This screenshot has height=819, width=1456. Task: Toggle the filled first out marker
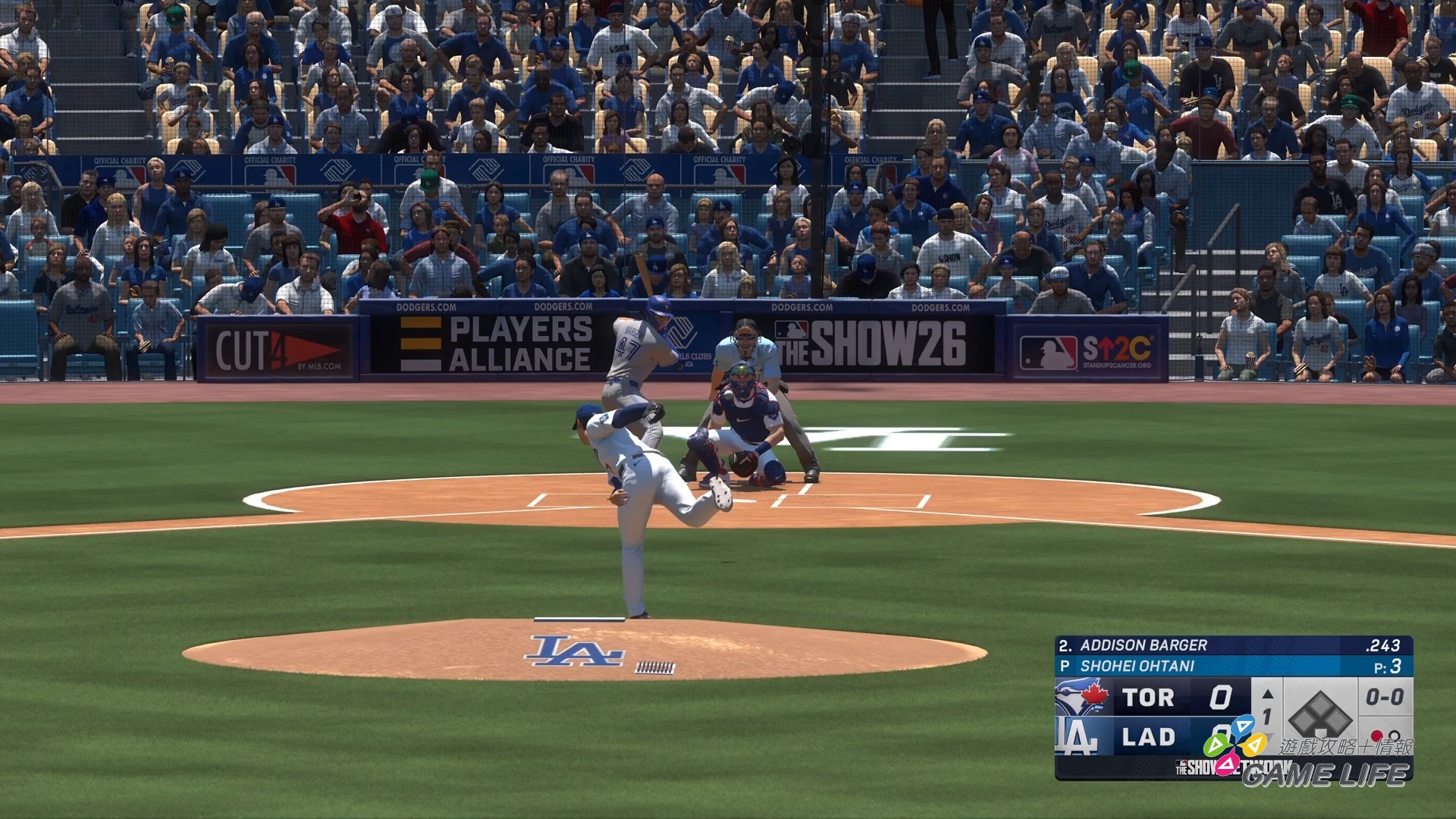click(x=1376, y=736)
